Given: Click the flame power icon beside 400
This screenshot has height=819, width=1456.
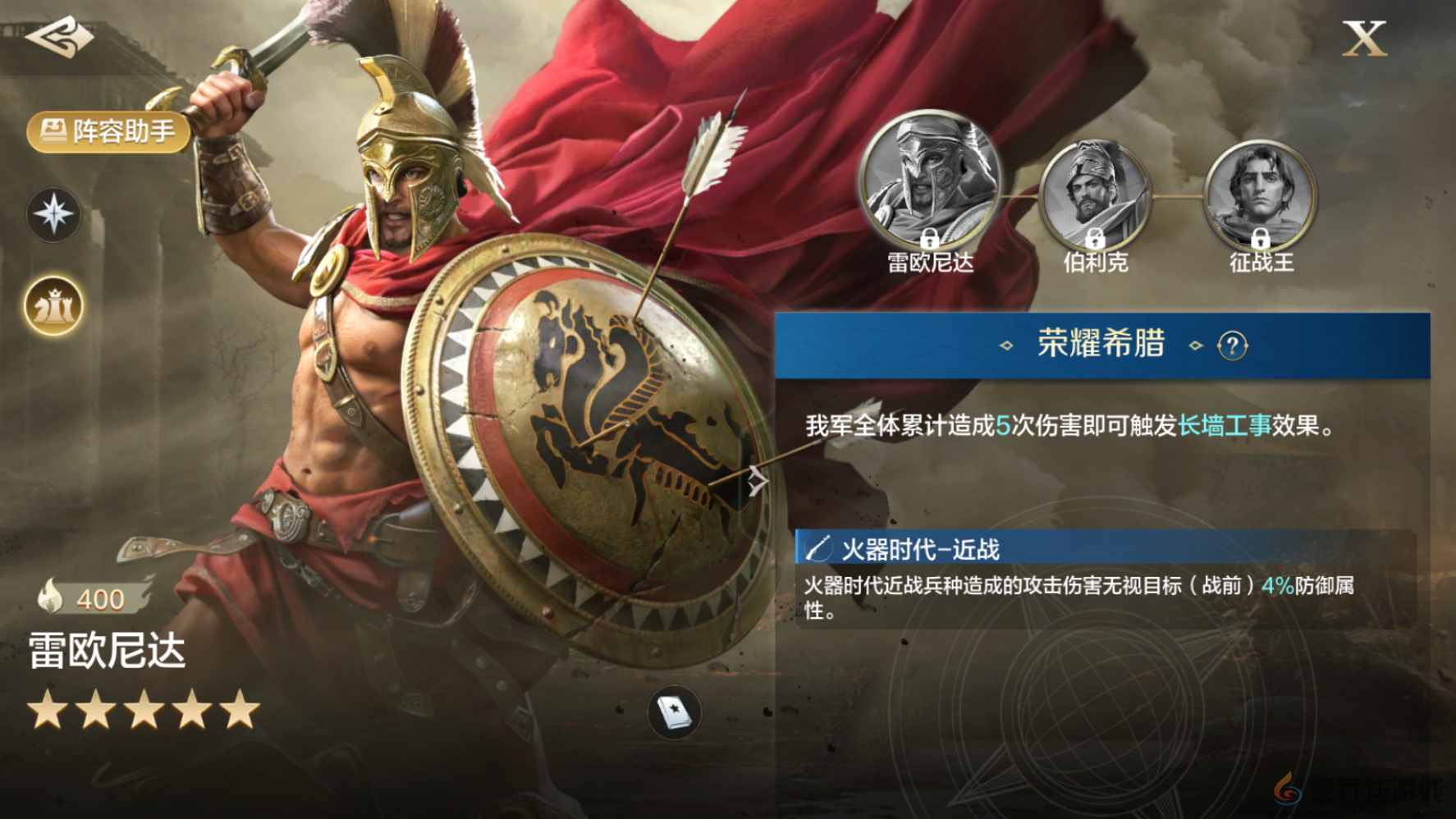Looking at the screenshot, I should tap(52, 598).
